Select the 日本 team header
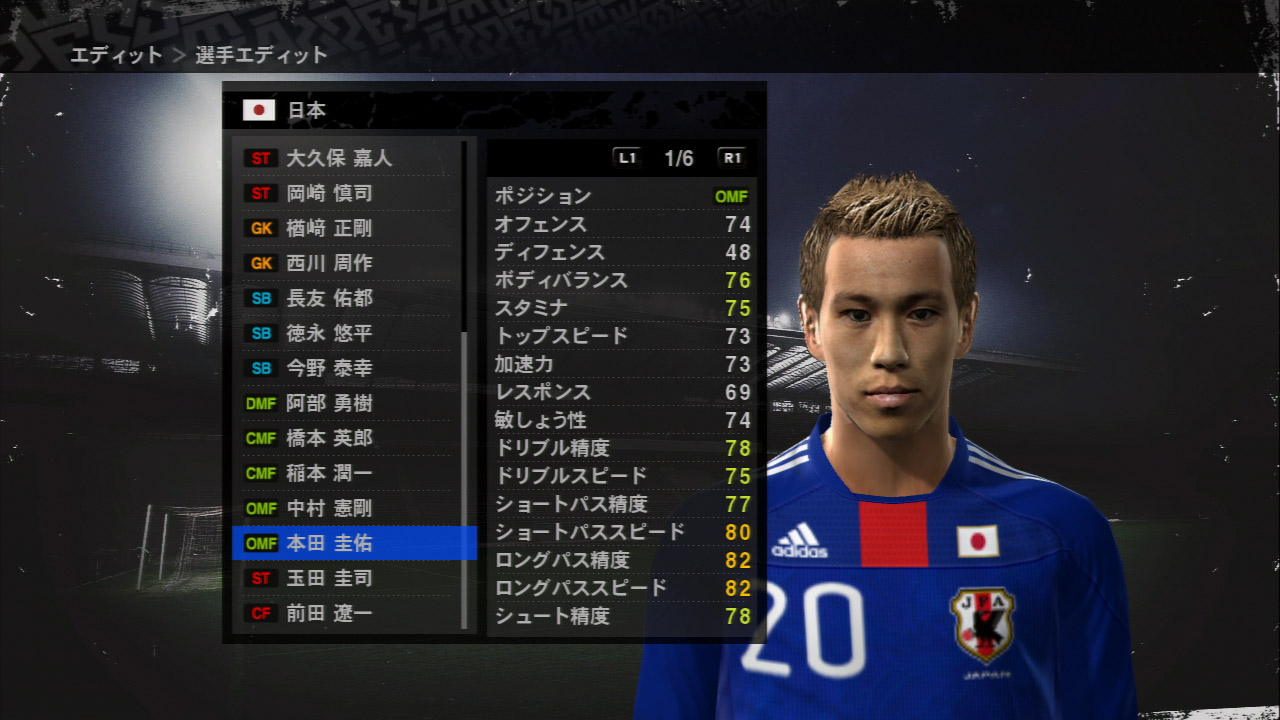1280x720 pixels. (306, 110)
